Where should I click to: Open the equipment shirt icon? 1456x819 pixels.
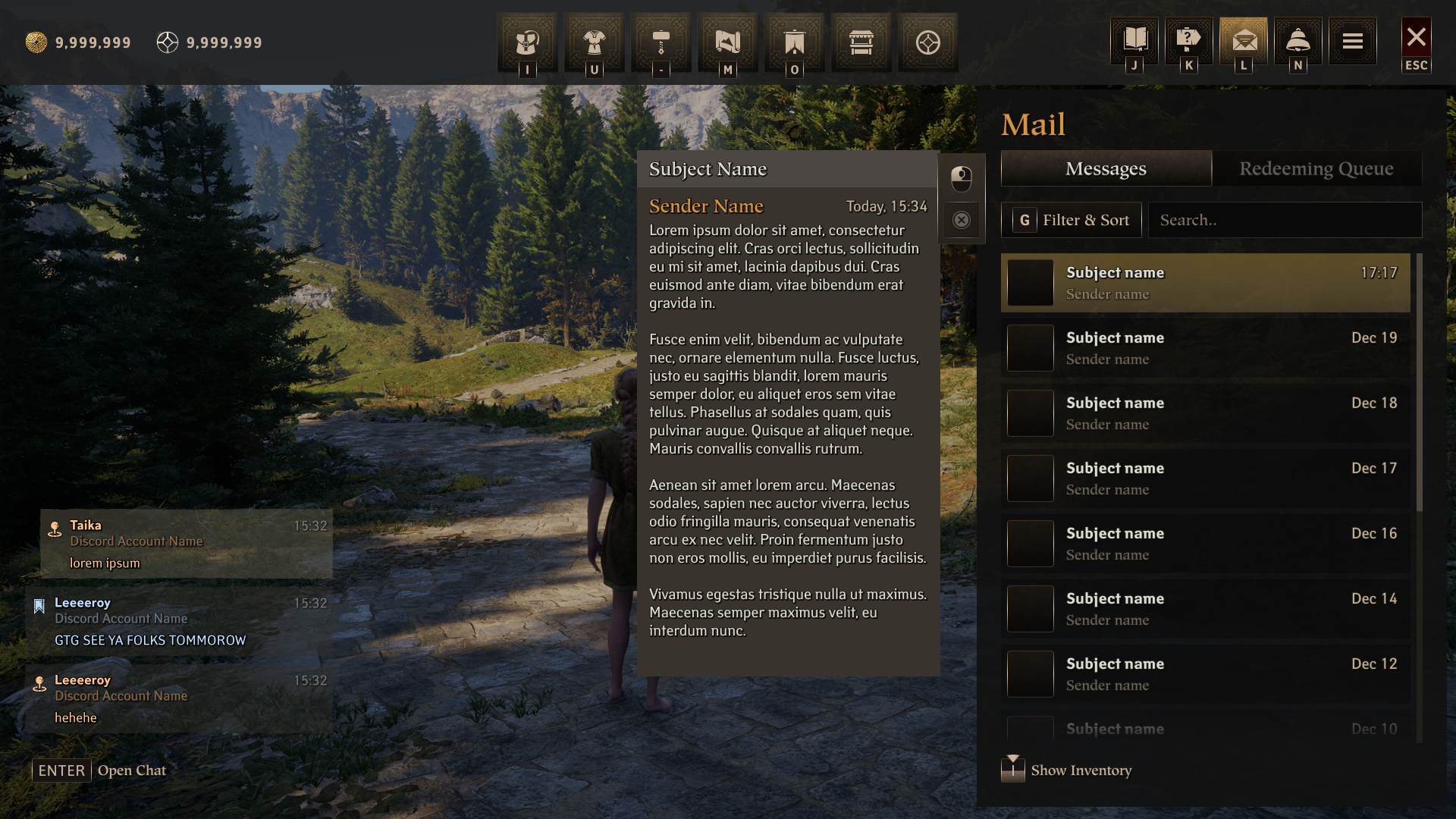coord(594,42)
